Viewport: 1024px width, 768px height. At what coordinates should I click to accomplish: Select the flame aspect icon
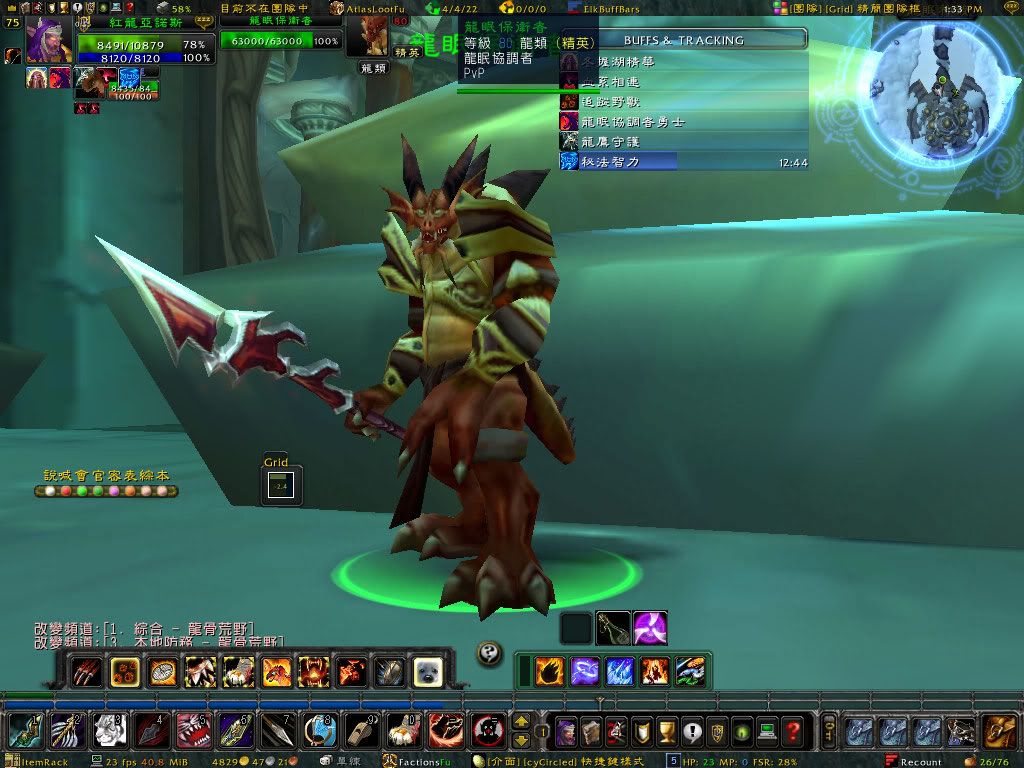548,672
